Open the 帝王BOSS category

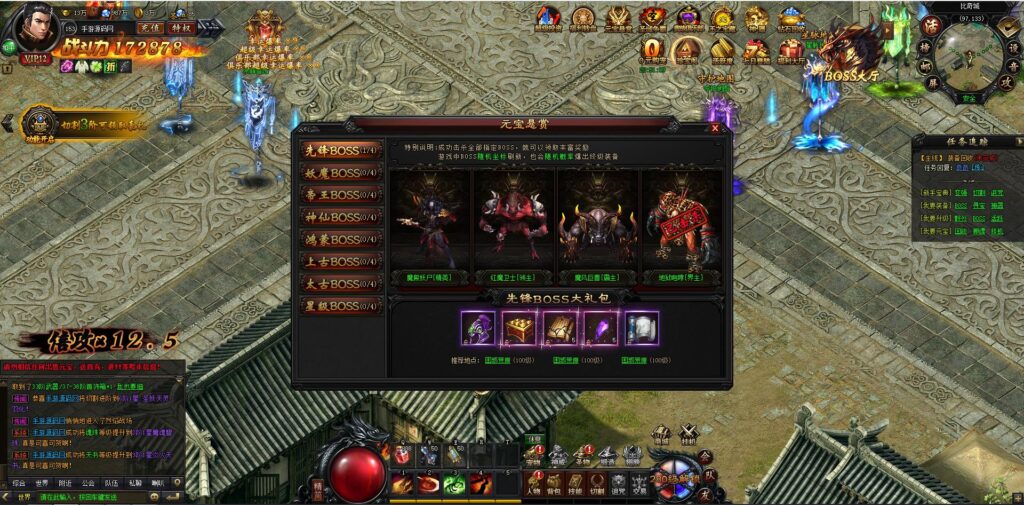tap(341, 194)
